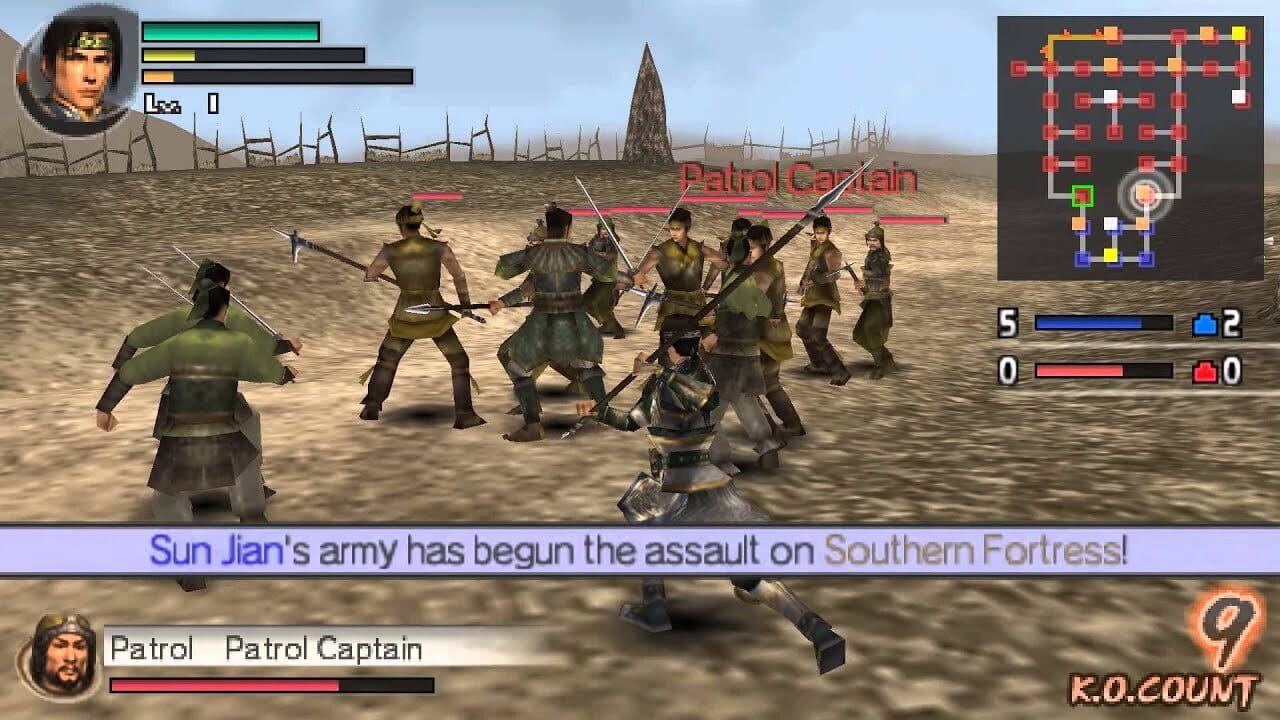Click the yellow objective marker at top-right of minimap

[x=1238, y=35]
